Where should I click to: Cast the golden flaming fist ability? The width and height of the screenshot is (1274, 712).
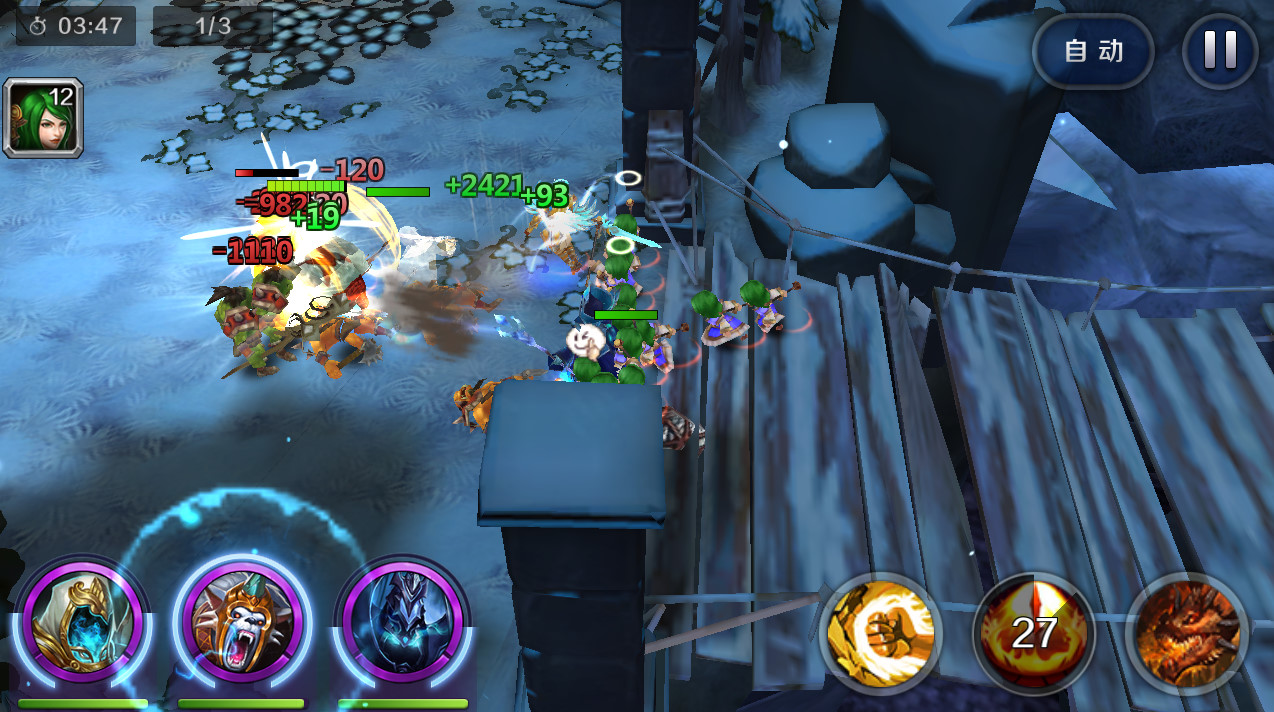click(881, 632)
